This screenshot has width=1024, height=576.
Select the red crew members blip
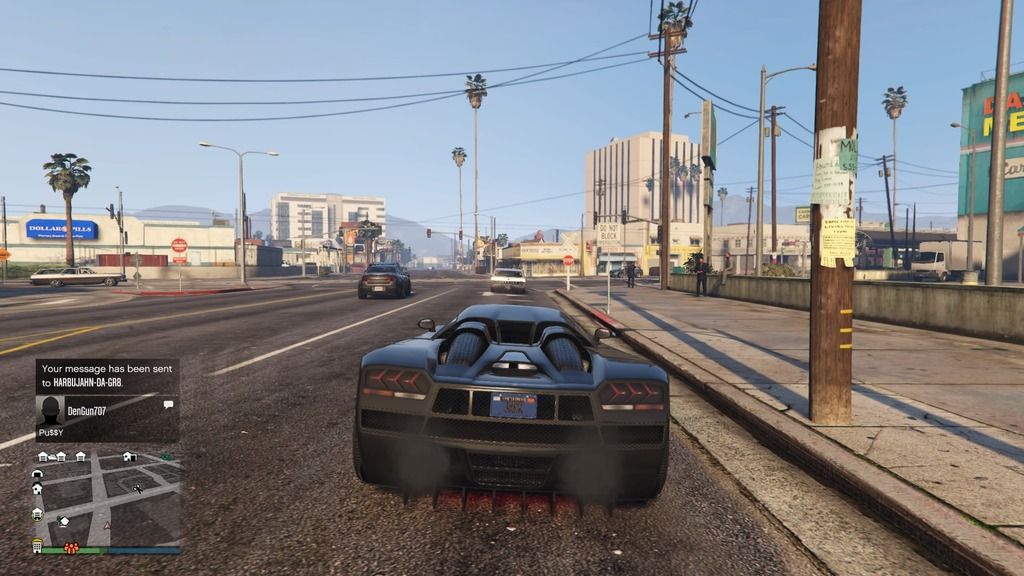71,547
